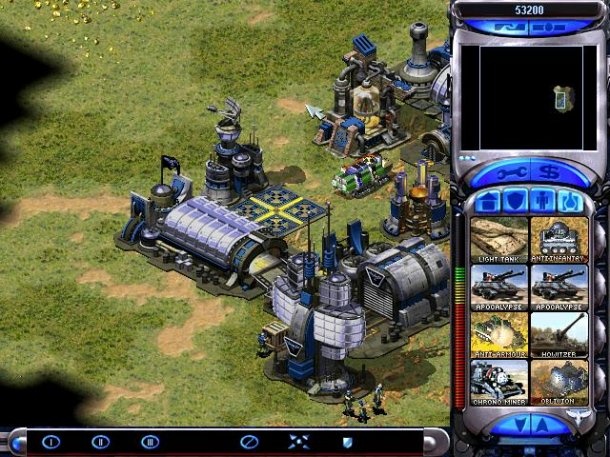Order a Chrono Miner

point(500,381)
